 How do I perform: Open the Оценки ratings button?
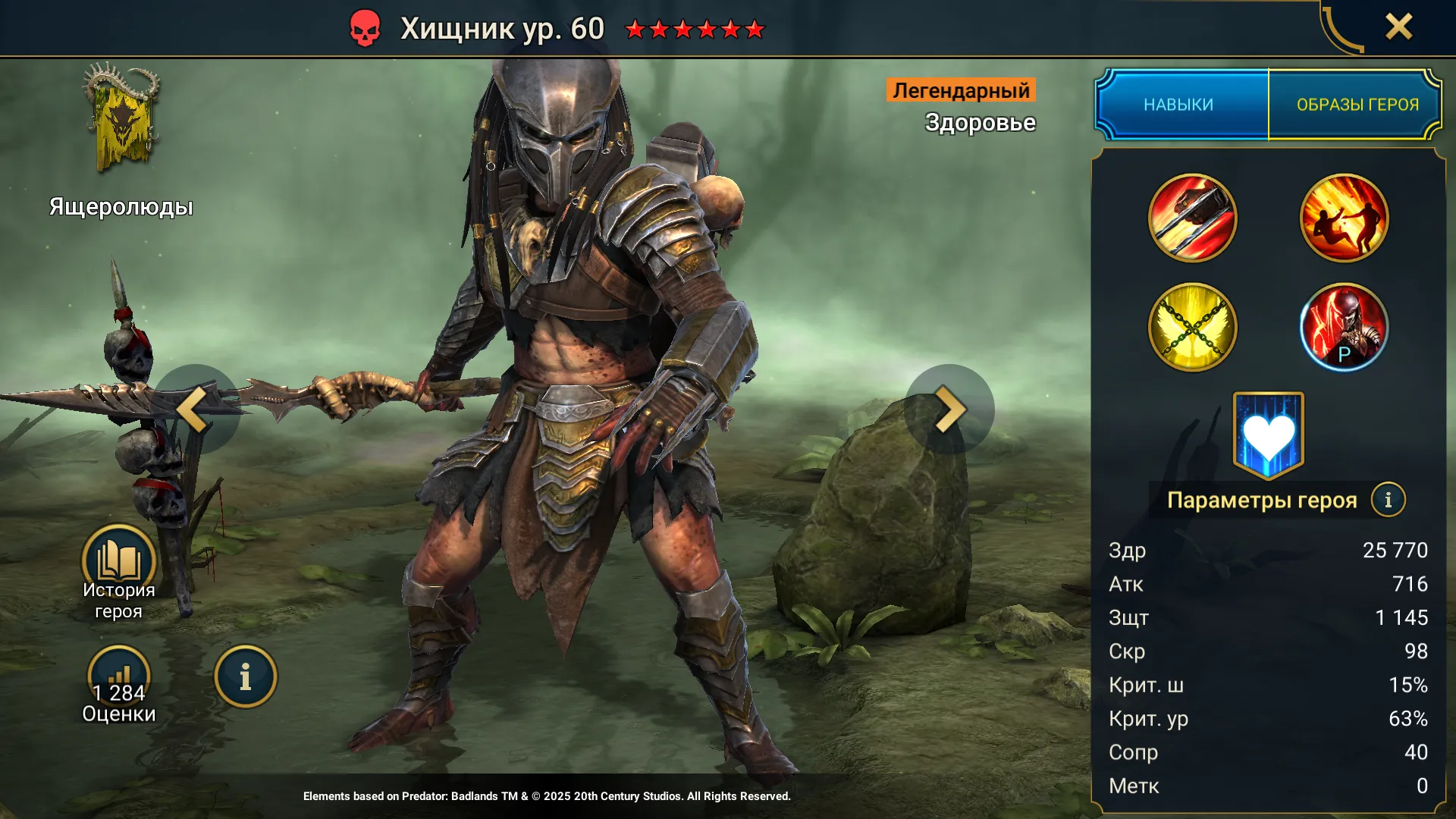118,679
